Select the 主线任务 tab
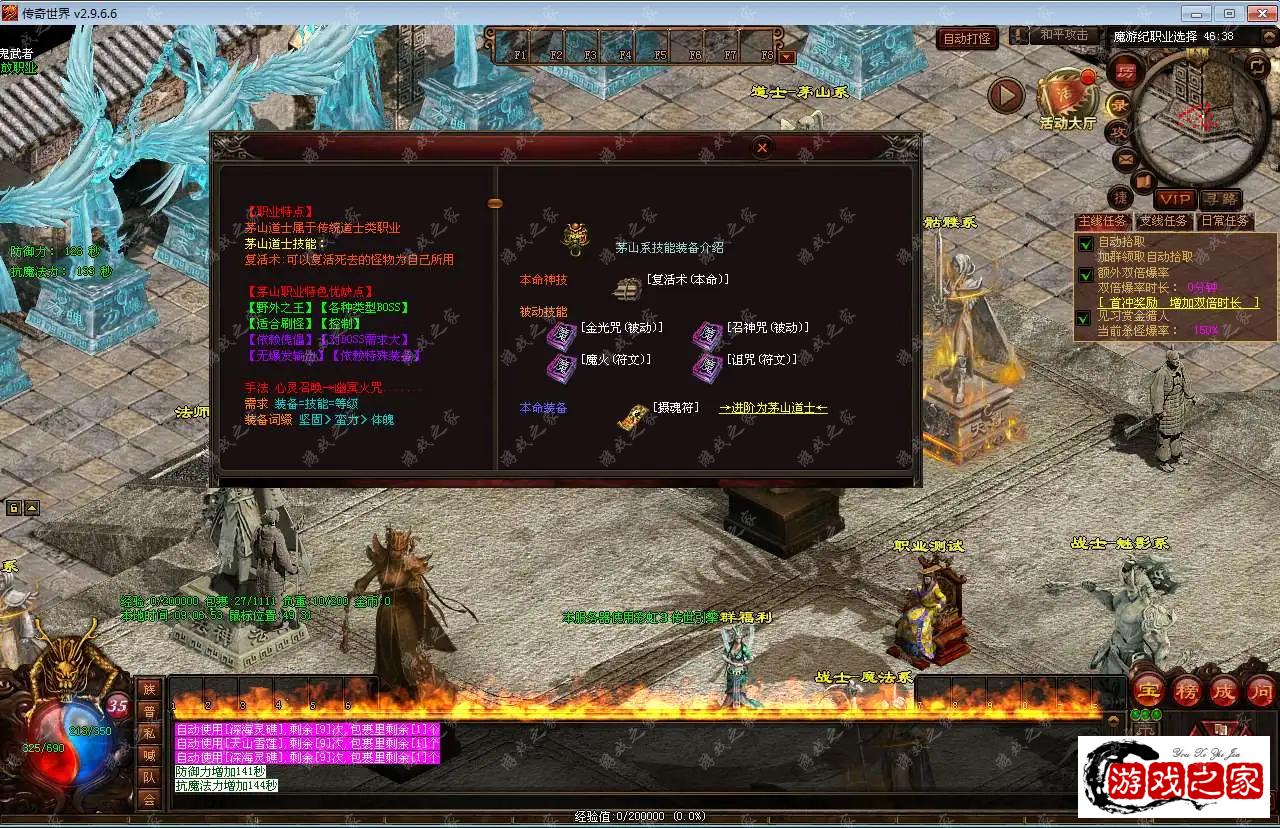The image size is (1280, 828). pos(1102,221)
